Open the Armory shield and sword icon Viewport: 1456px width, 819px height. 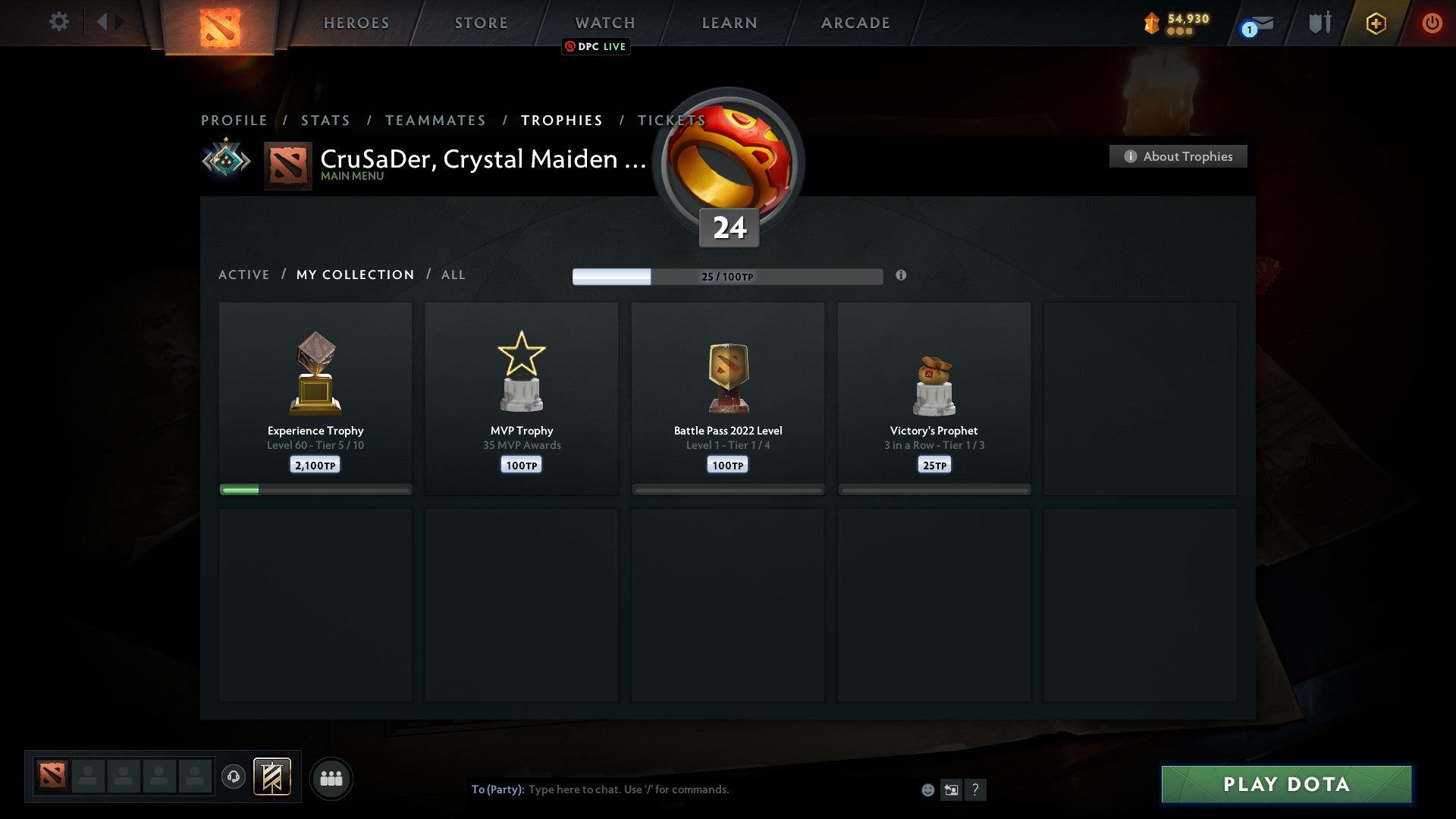1319,22
